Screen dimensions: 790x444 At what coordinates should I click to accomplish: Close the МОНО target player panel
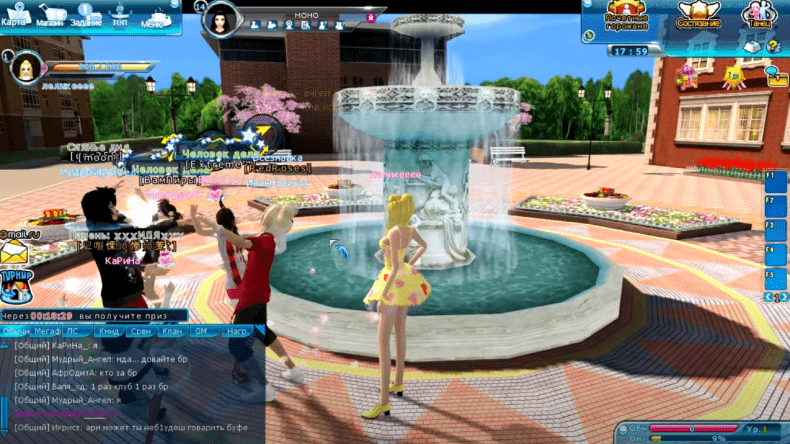[372, 17]
